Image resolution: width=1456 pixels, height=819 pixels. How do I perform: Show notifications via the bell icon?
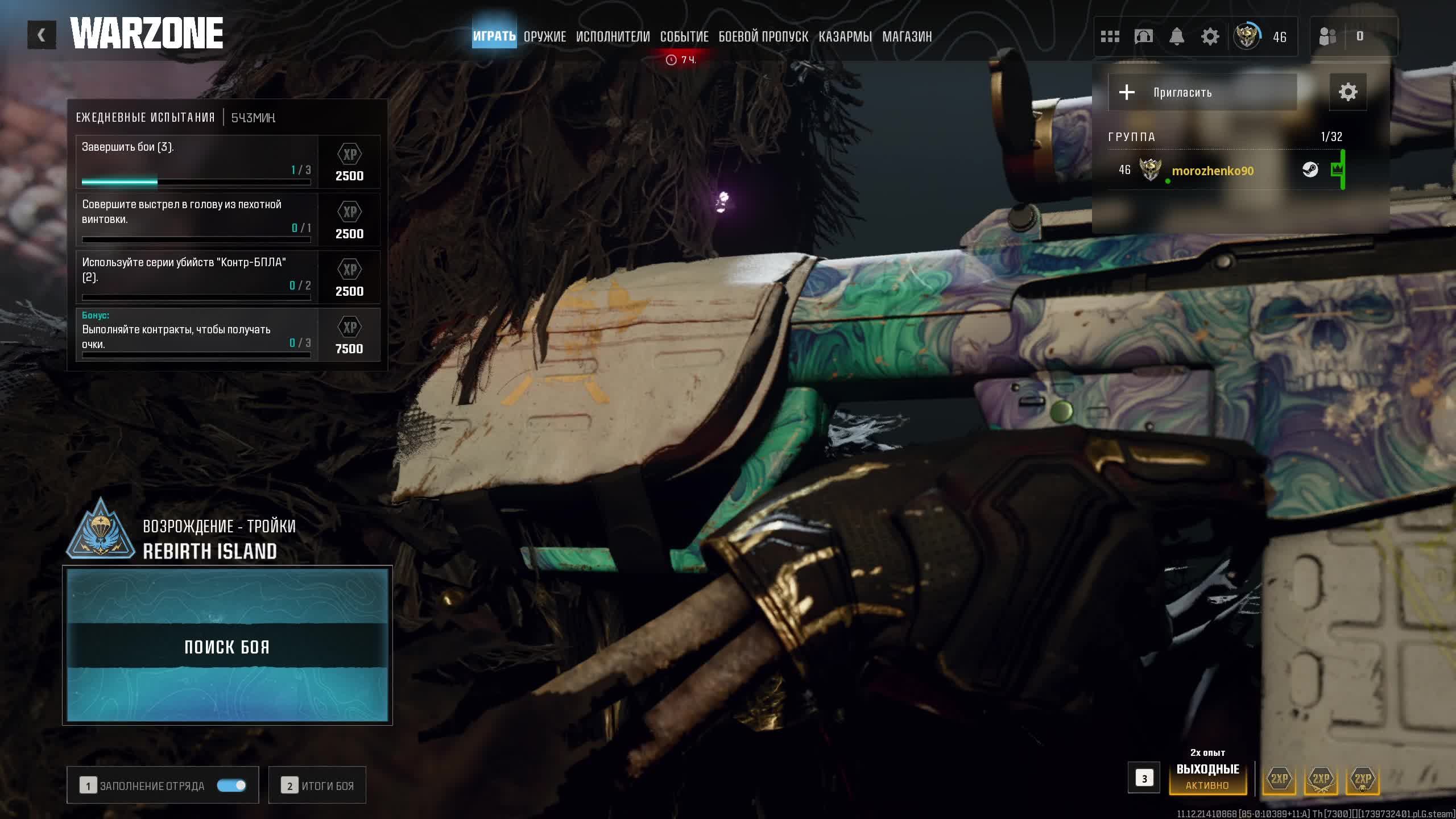pyautogui.click(x=1176, y=37)
